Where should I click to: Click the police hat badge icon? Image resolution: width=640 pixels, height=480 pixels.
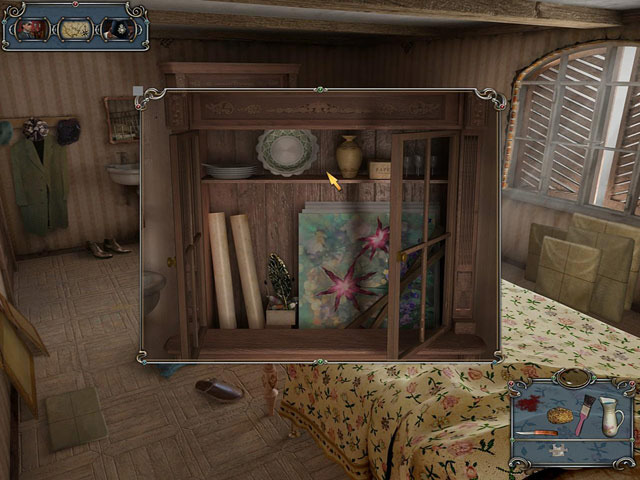(x=117, y=29)
